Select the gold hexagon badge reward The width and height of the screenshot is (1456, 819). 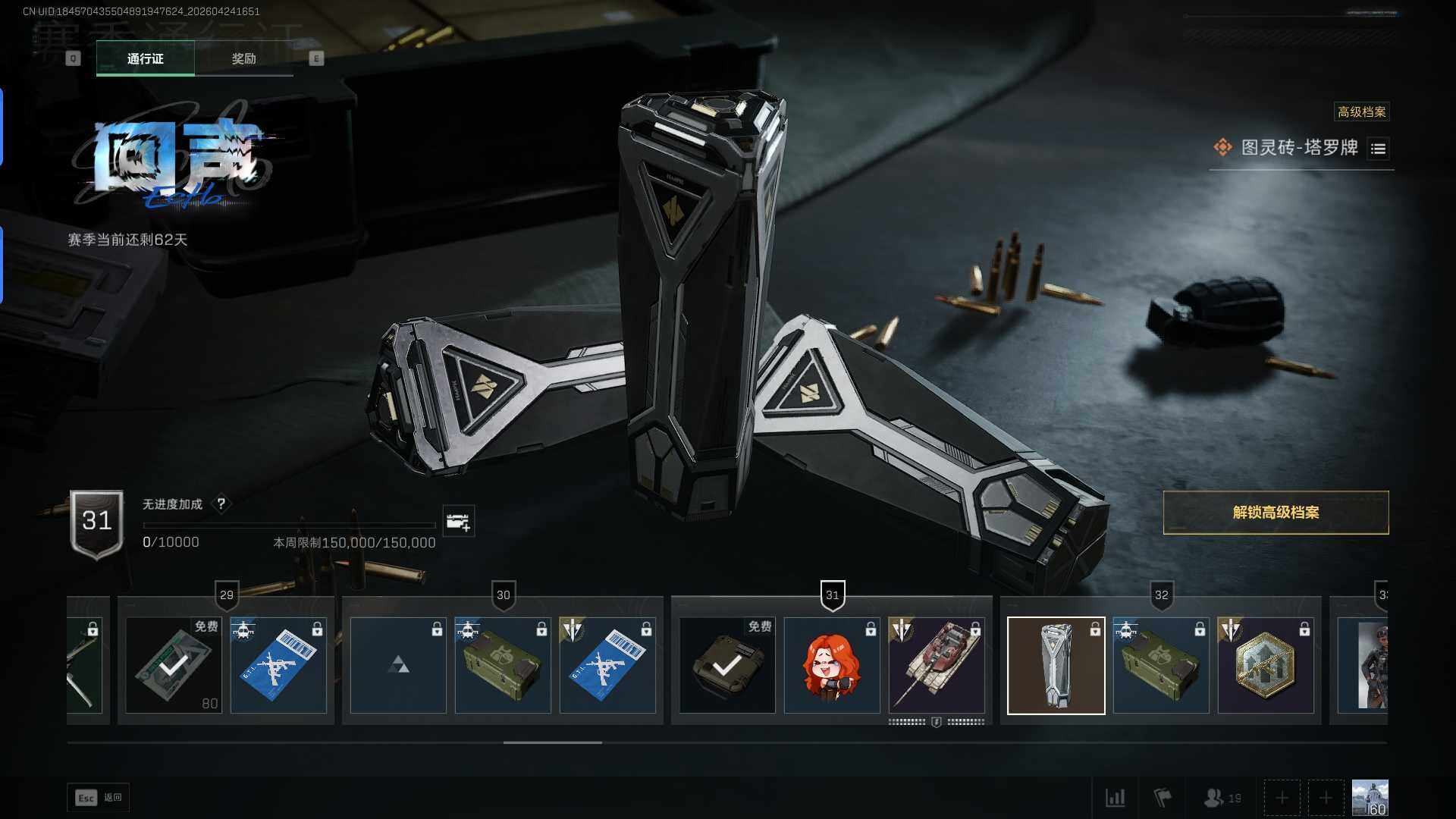[x=1266, y=665]
